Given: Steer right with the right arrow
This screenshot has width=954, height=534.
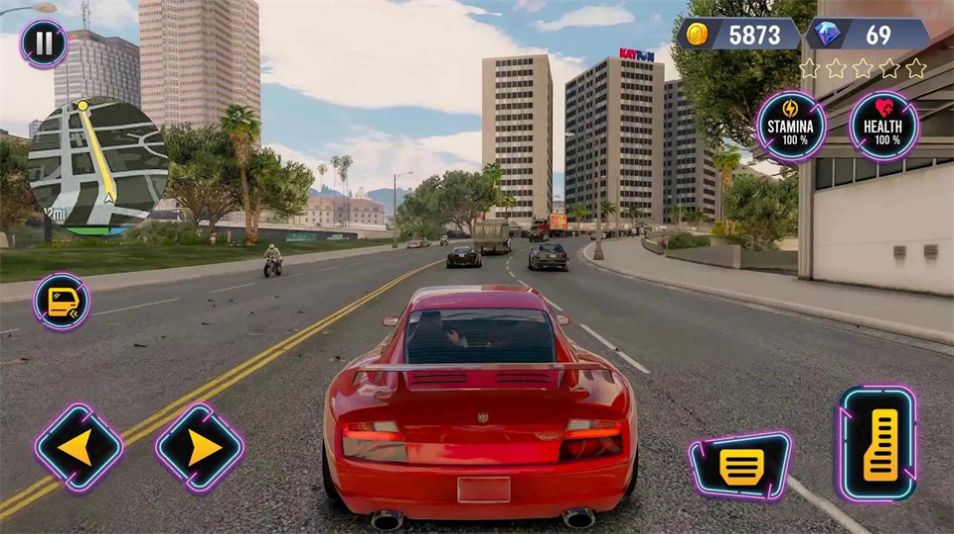Looking at the screenshot, I should (200, 447).
